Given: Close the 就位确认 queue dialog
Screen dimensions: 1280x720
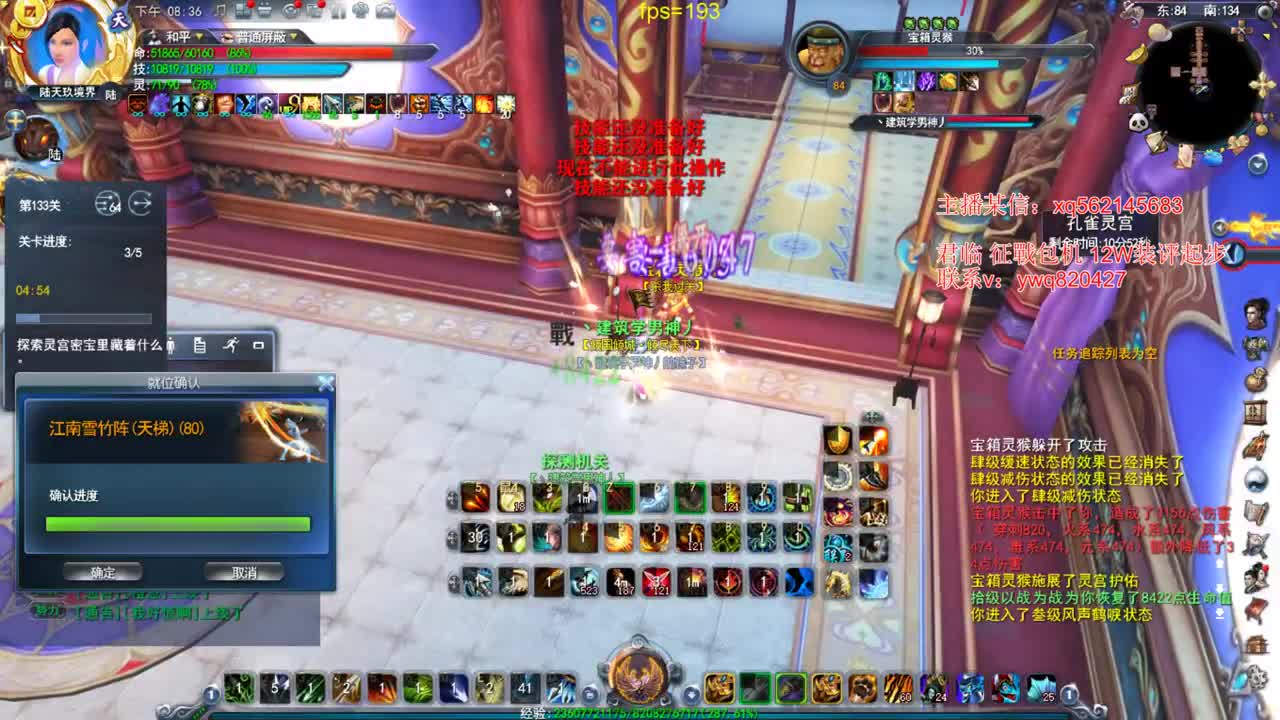Looking at the screenshot, I should pos(324,381).
